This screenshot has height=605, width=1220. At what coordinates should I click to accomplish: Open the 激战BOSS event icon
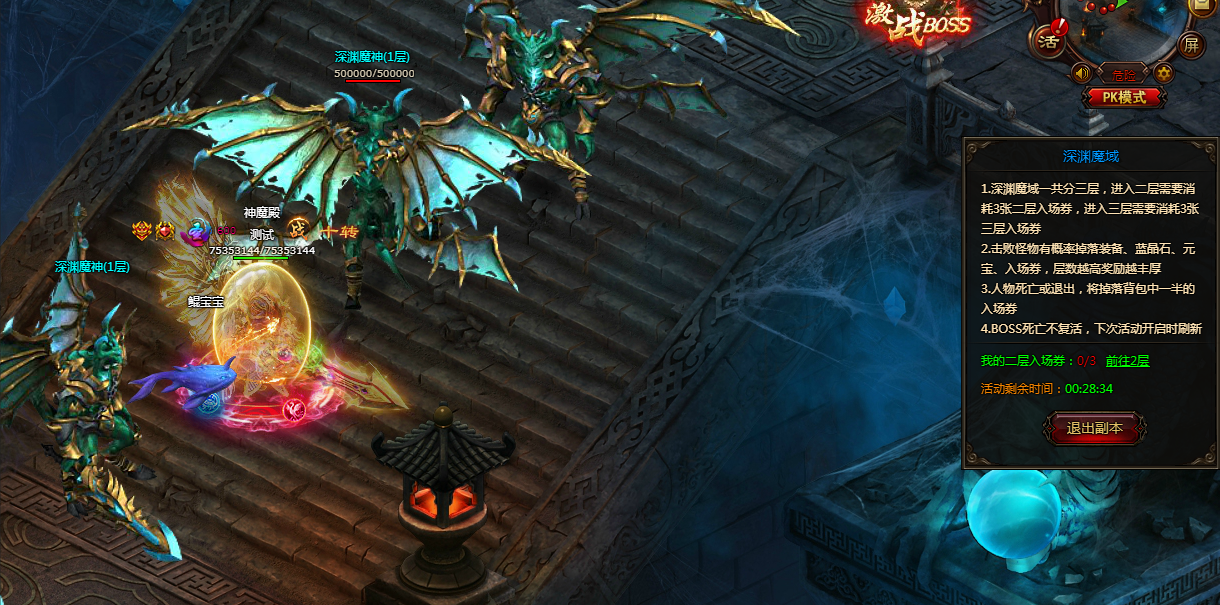918,20
